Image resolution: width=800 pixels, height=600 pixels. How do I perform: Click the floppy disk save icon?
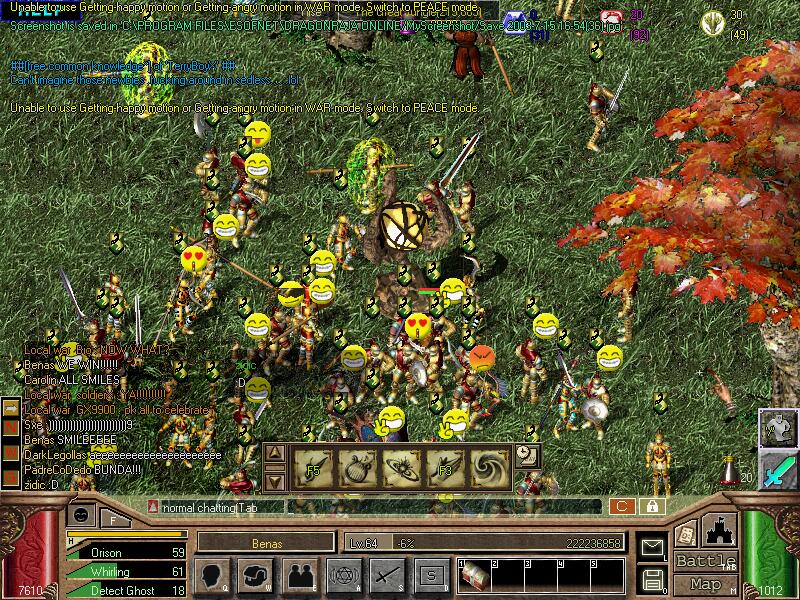652,579
